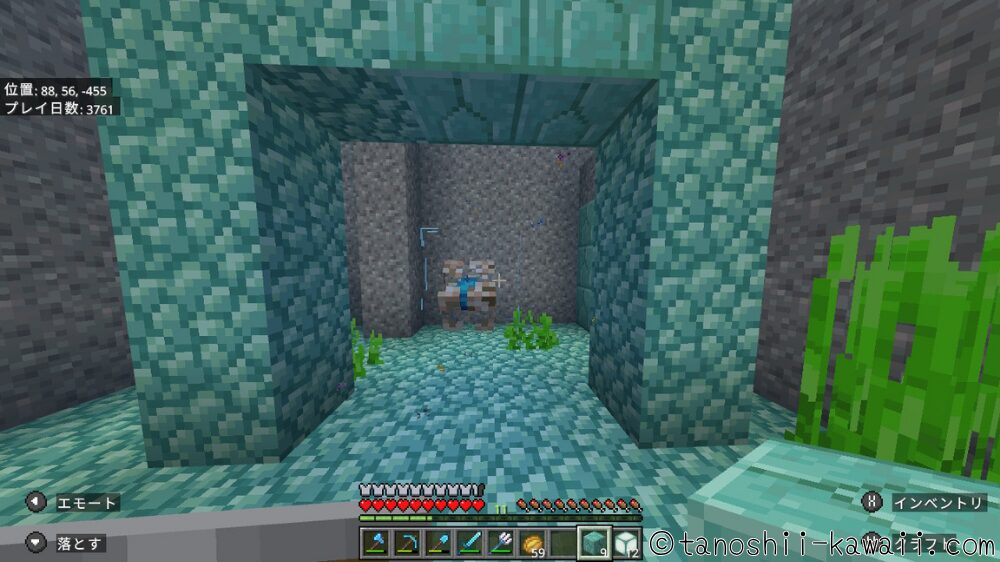Click the highlighted prismarine block slot

(594, 543)
